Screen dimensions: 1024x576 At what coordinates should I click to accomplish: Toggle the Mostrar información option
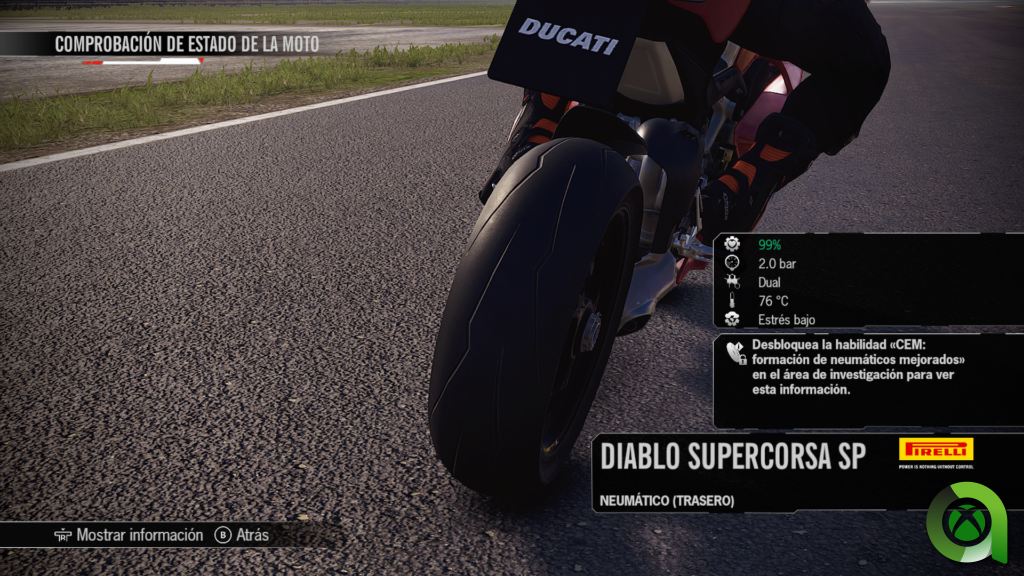coord(129,536)
